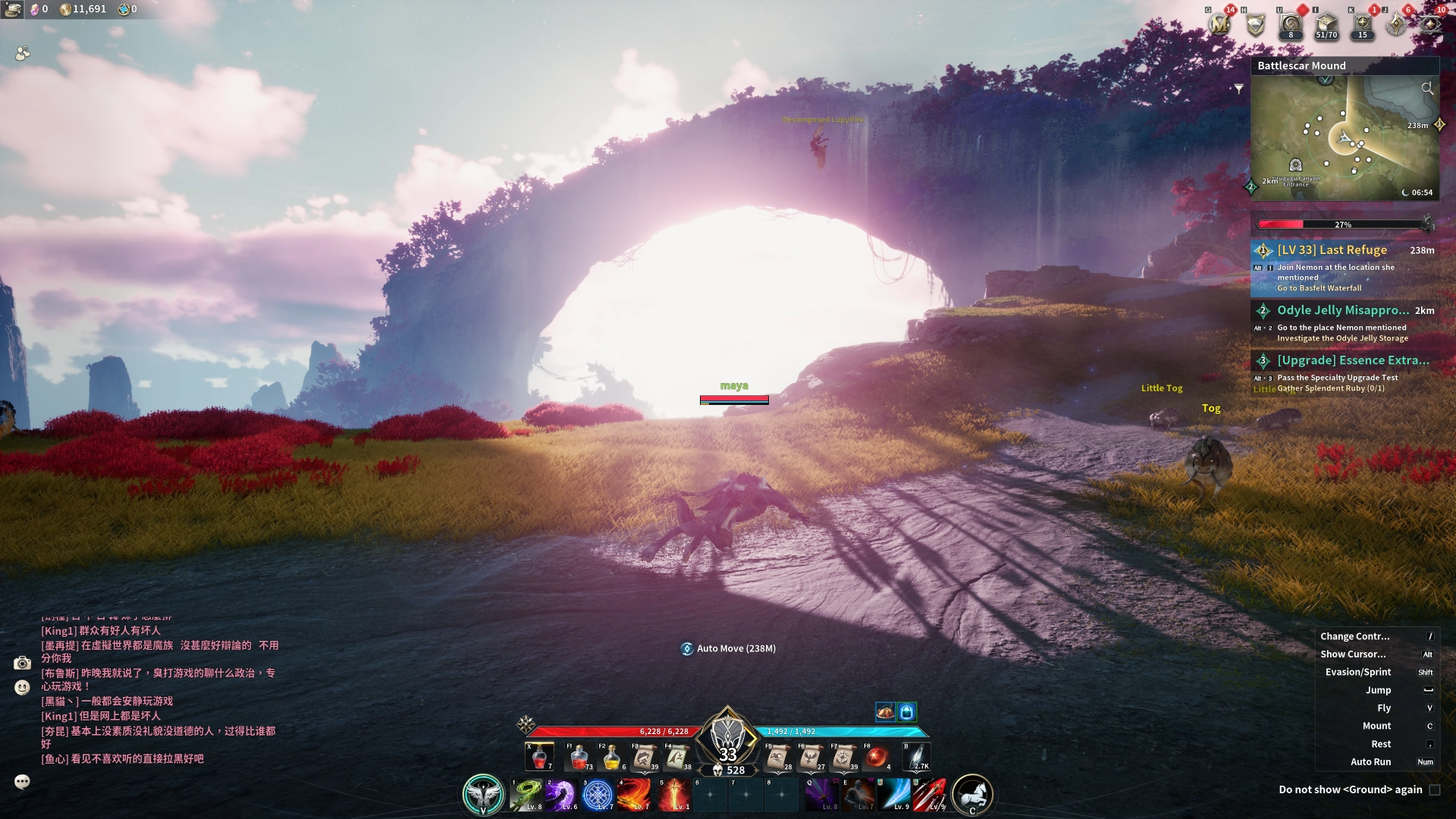Select the Last Refuge quest tracker entry
This screenshot has height=819, width=1456.
[1343, 268]
